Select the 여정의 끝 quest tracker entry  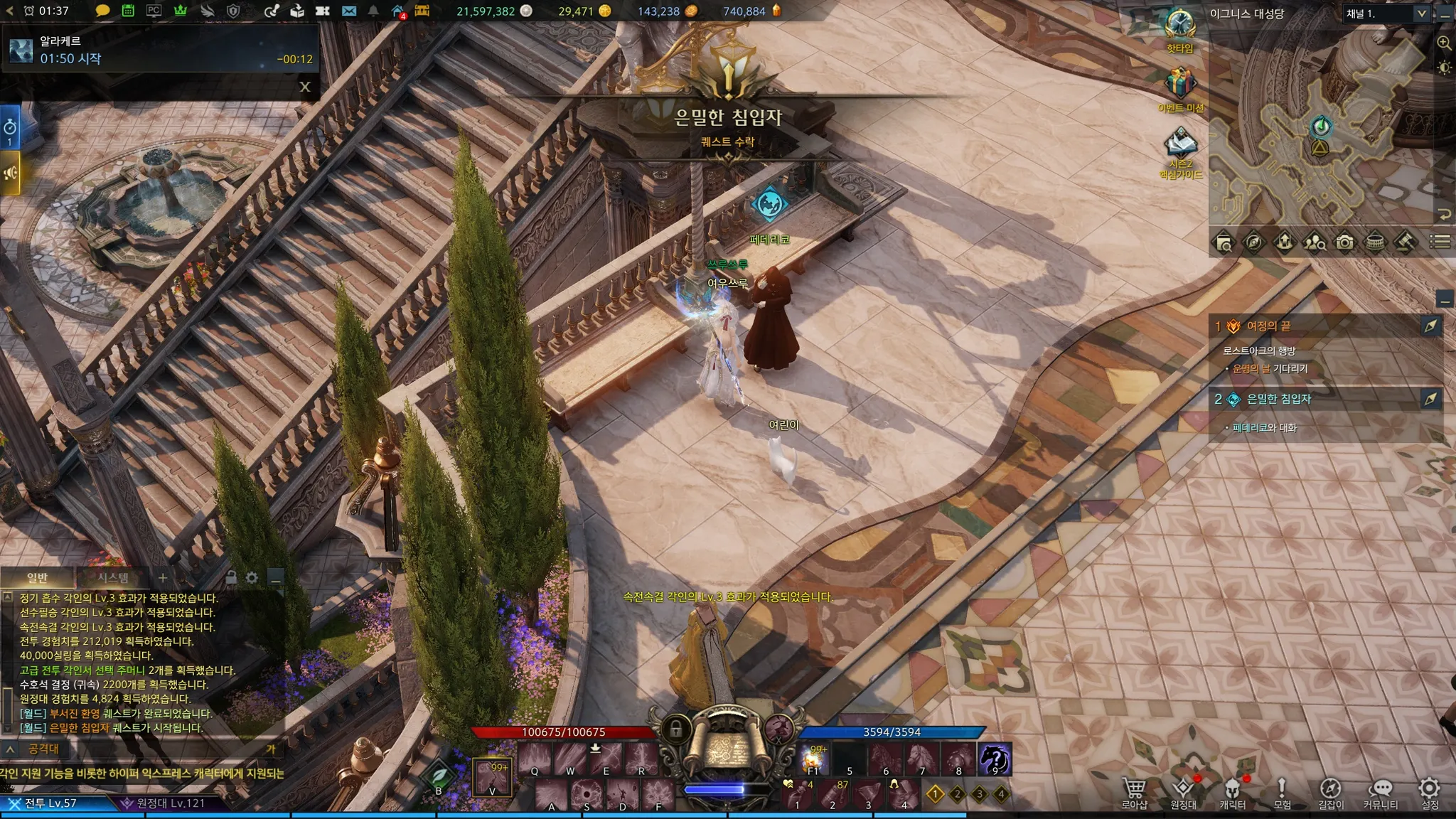[x=1269, y=326]
